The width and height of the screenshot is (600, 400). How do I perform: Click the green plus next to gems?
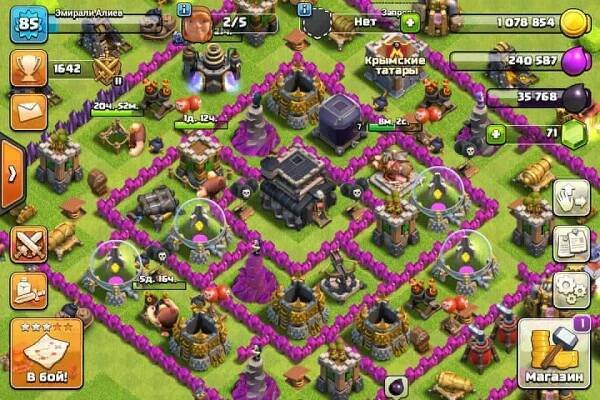(x=494, y=133)
